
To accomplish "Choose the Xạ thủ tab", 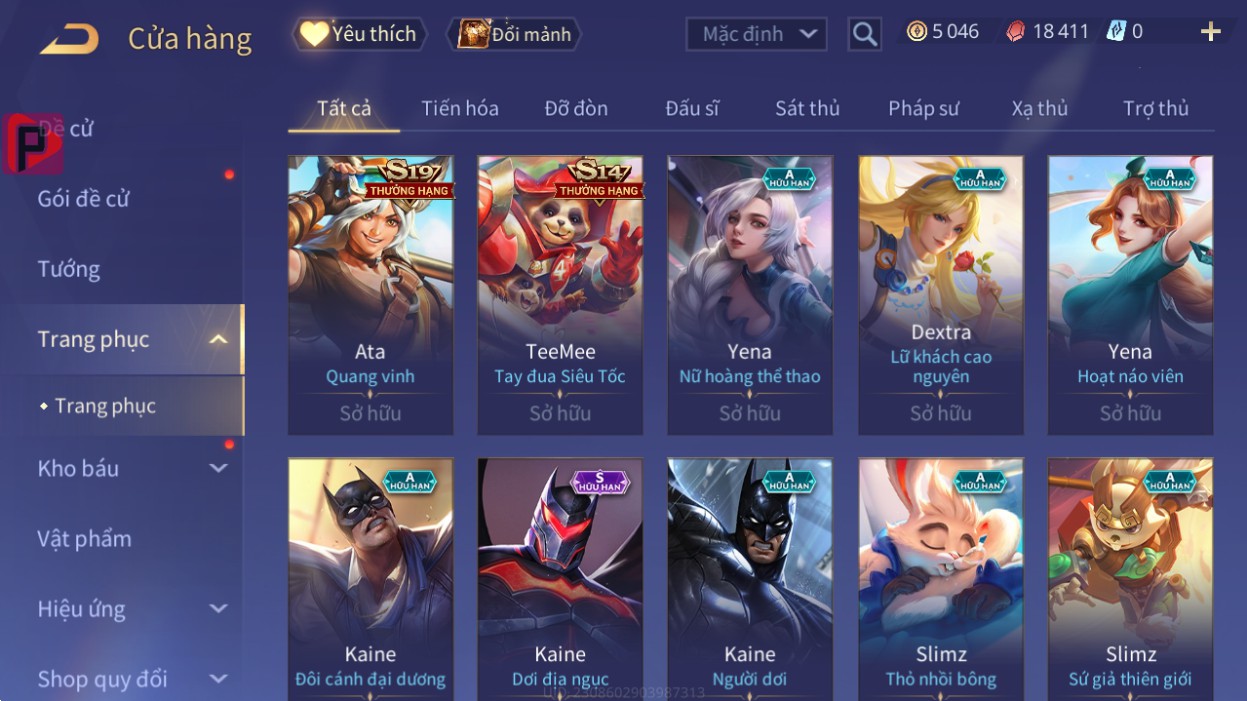I will click(x=1039, y=108).
